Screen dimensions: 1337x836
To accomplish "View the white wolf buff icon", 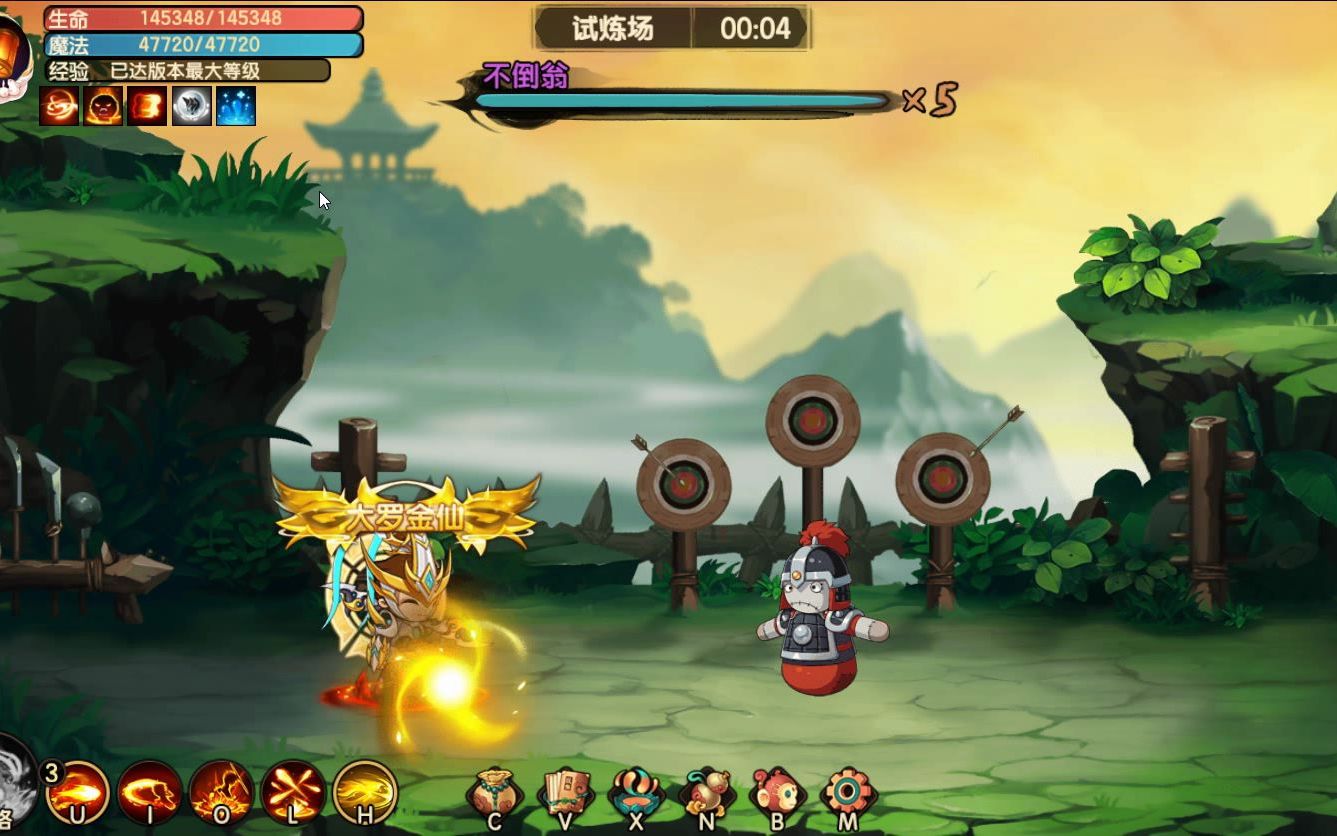I will tap(190, 105).
